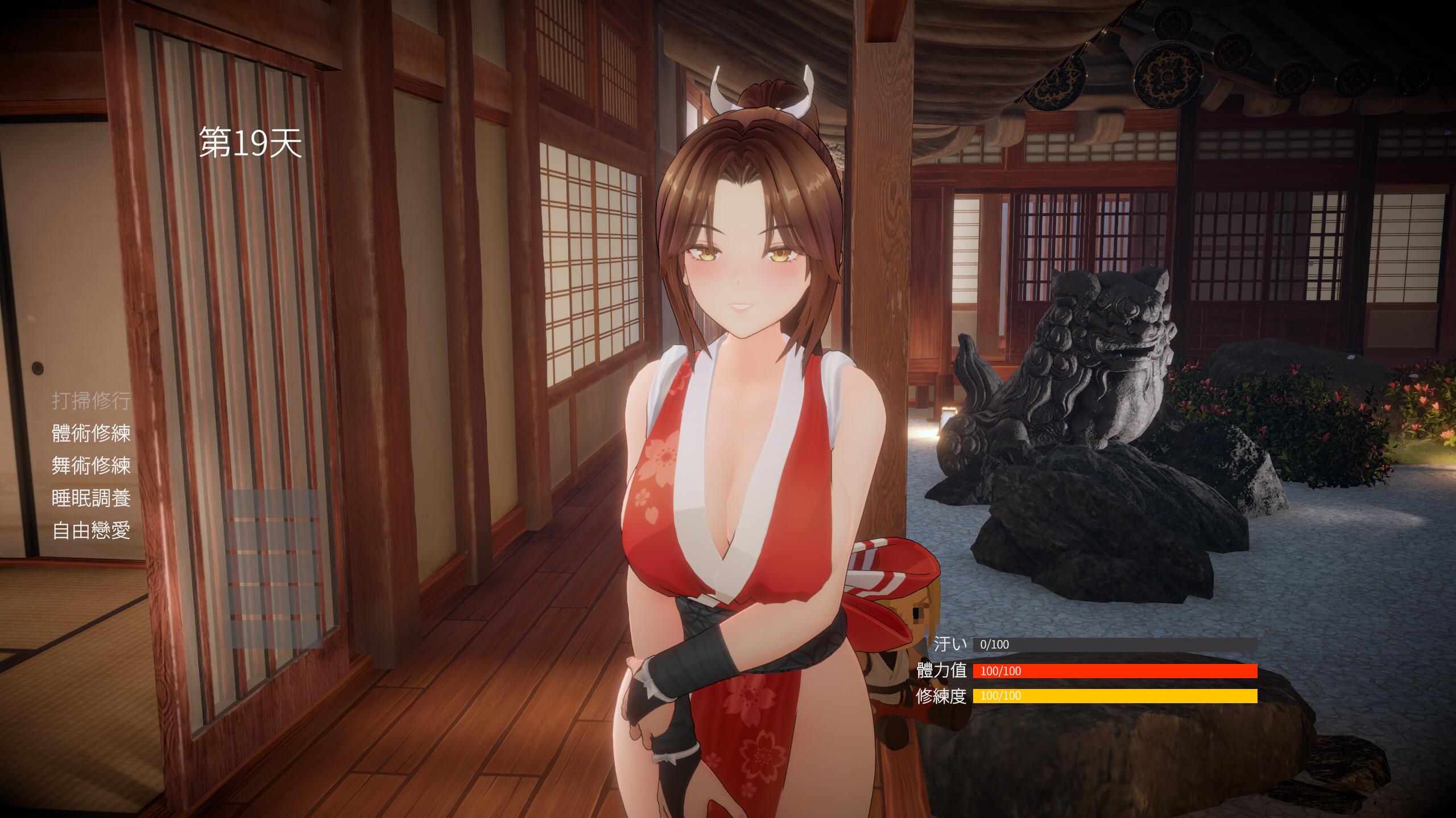Image resolution: width=1456 pixels, height=818 pixels.
Task: Pick 睡眠調養 to rest
Action: click(91, 499)
